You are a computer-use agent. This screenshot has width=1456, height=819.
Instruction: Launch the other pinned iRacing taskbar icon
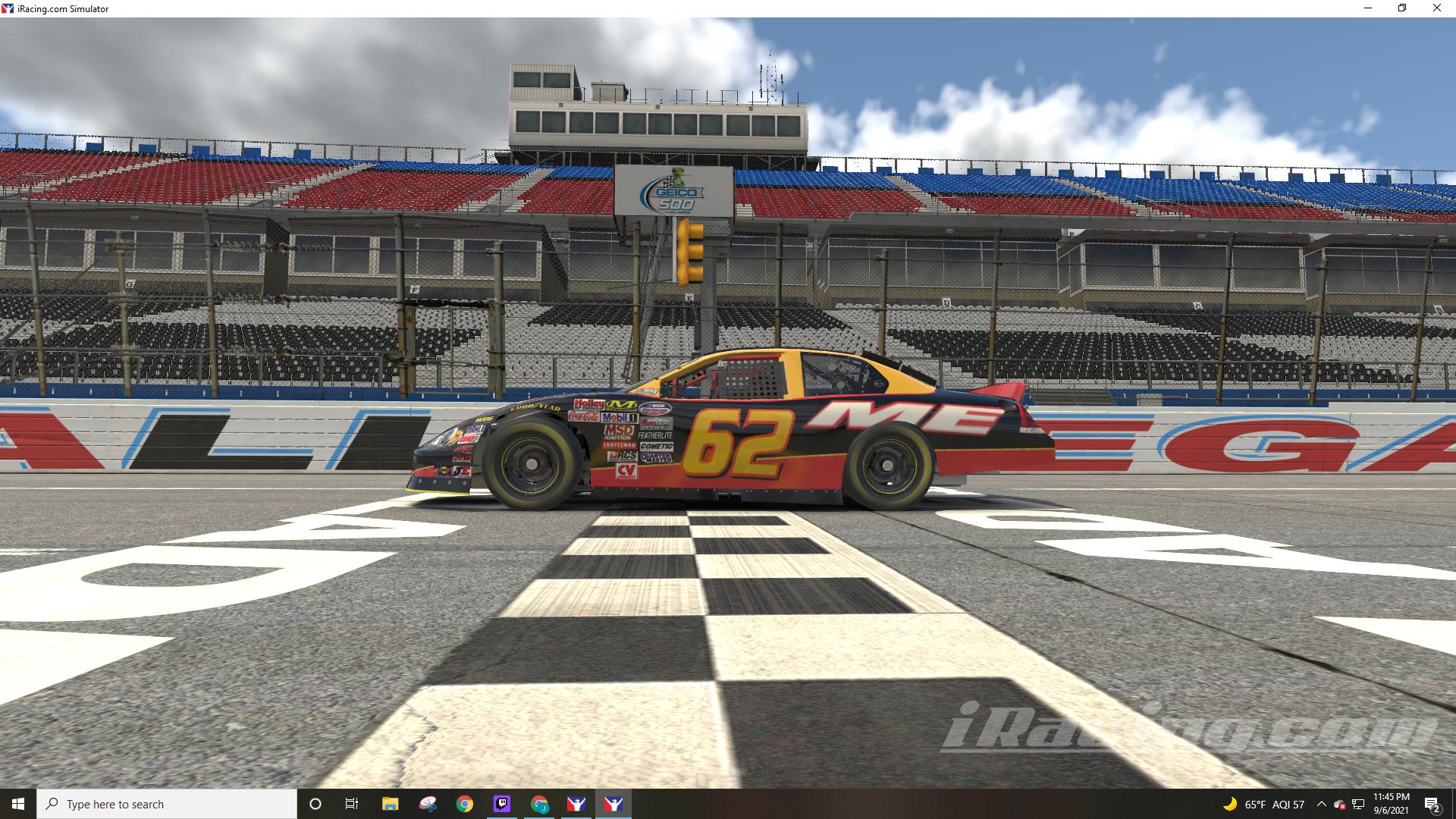tap(576, 804)
